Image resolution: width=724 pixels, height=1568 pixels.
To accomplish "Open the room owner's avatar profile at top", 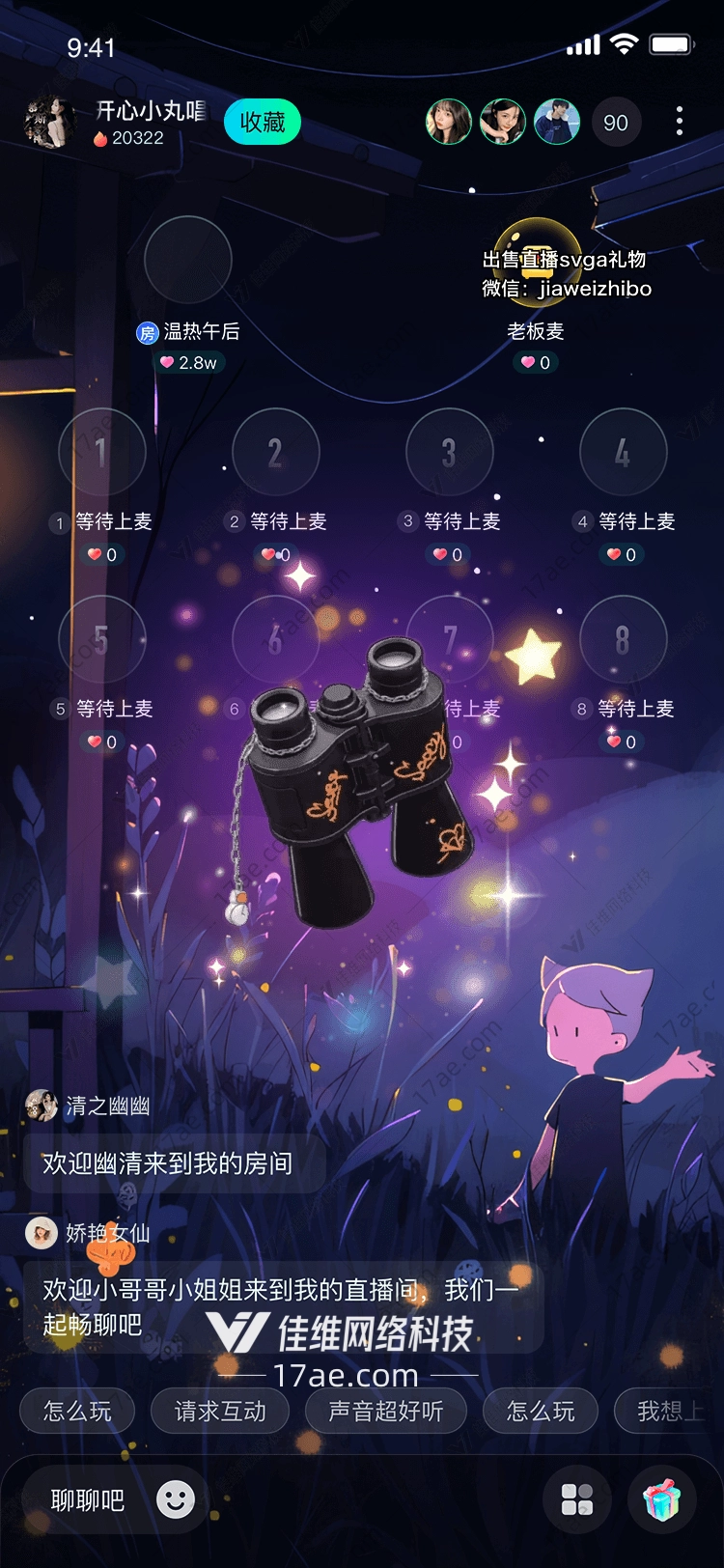I will tap(49, 123).
